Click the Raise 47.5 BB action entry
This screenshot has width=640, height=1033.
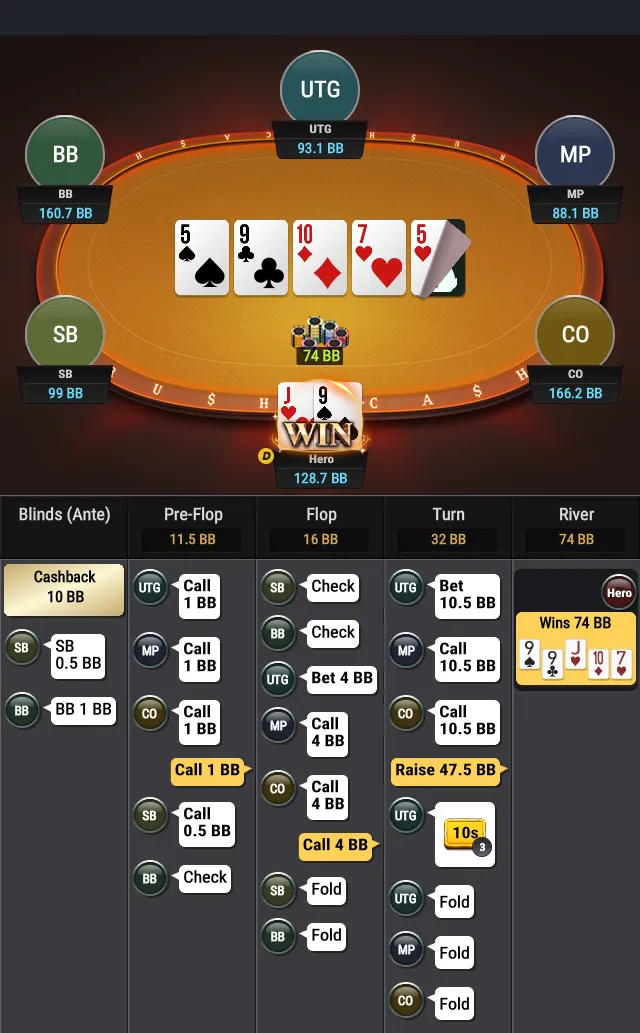(x=445, y=770)
